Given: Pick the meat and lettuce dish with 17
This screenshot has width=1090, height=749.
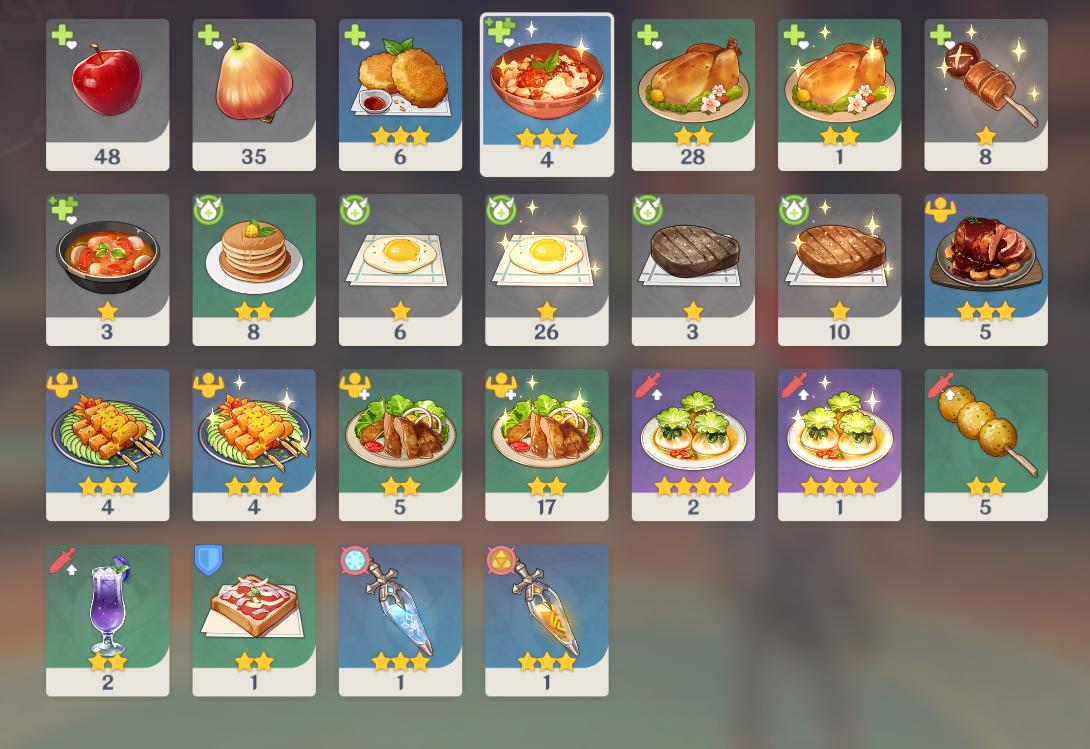Looking at the screenshot, I should [546, 444].
